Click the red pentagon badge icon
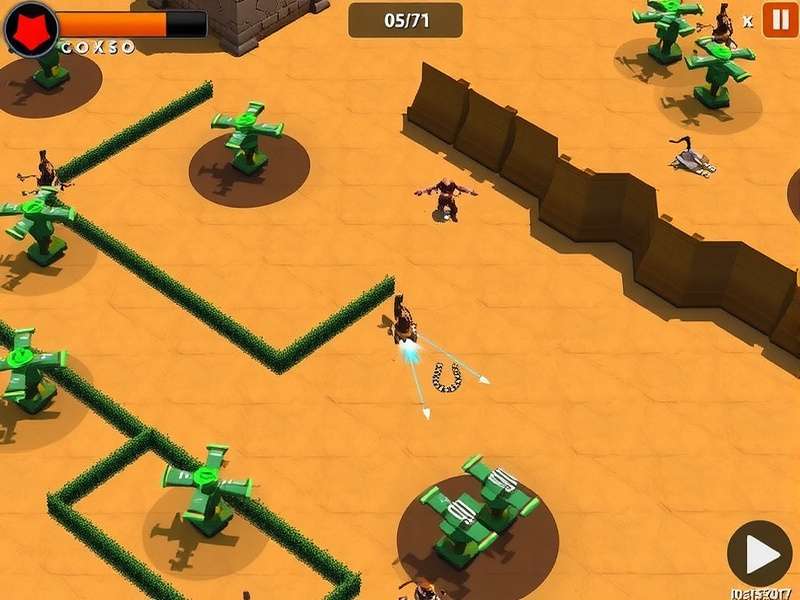This screenshot has height=600, width=800. [30, 29]
